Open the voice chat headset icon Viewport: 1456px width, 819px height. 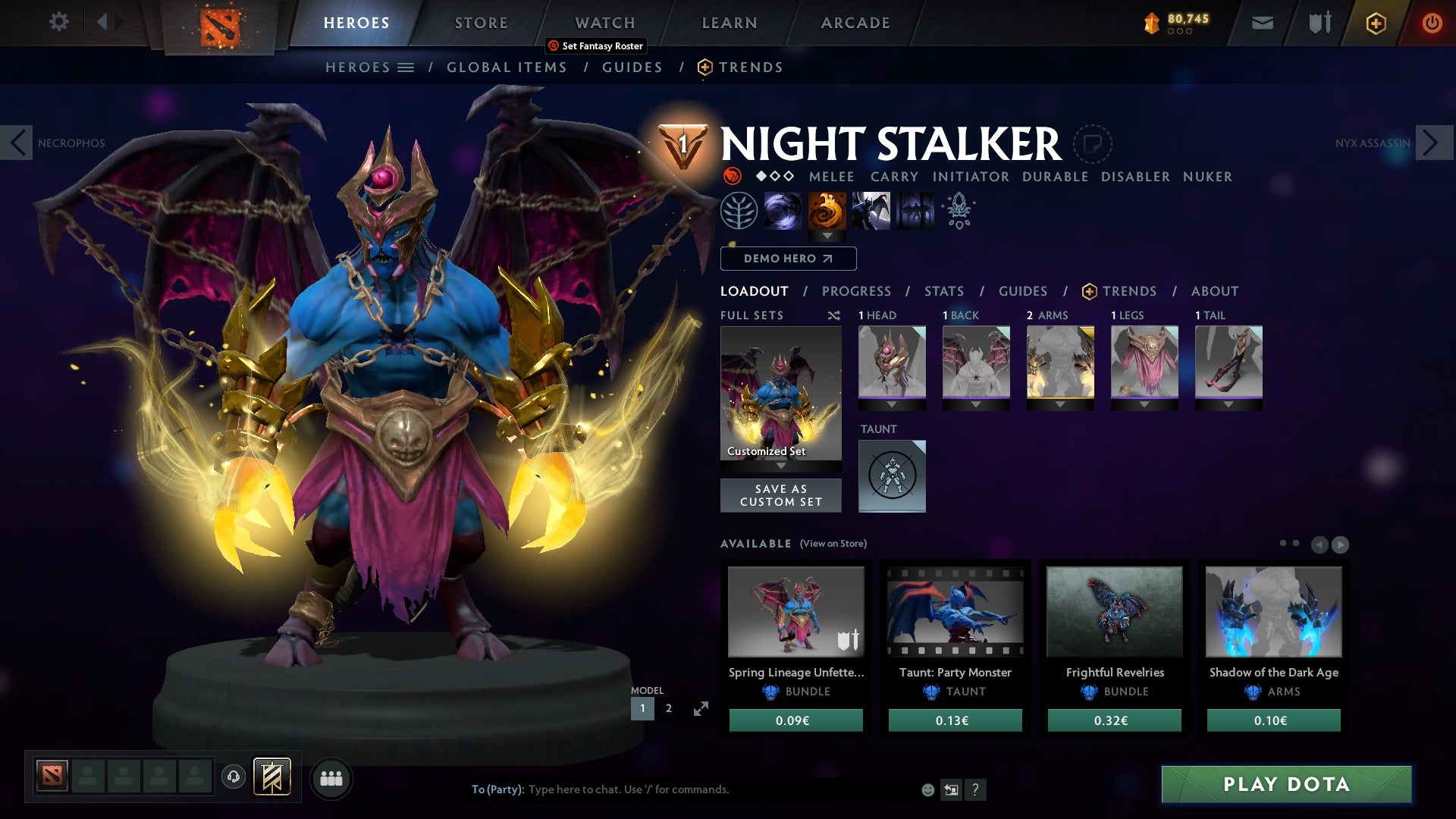click(x=232, y=778)
